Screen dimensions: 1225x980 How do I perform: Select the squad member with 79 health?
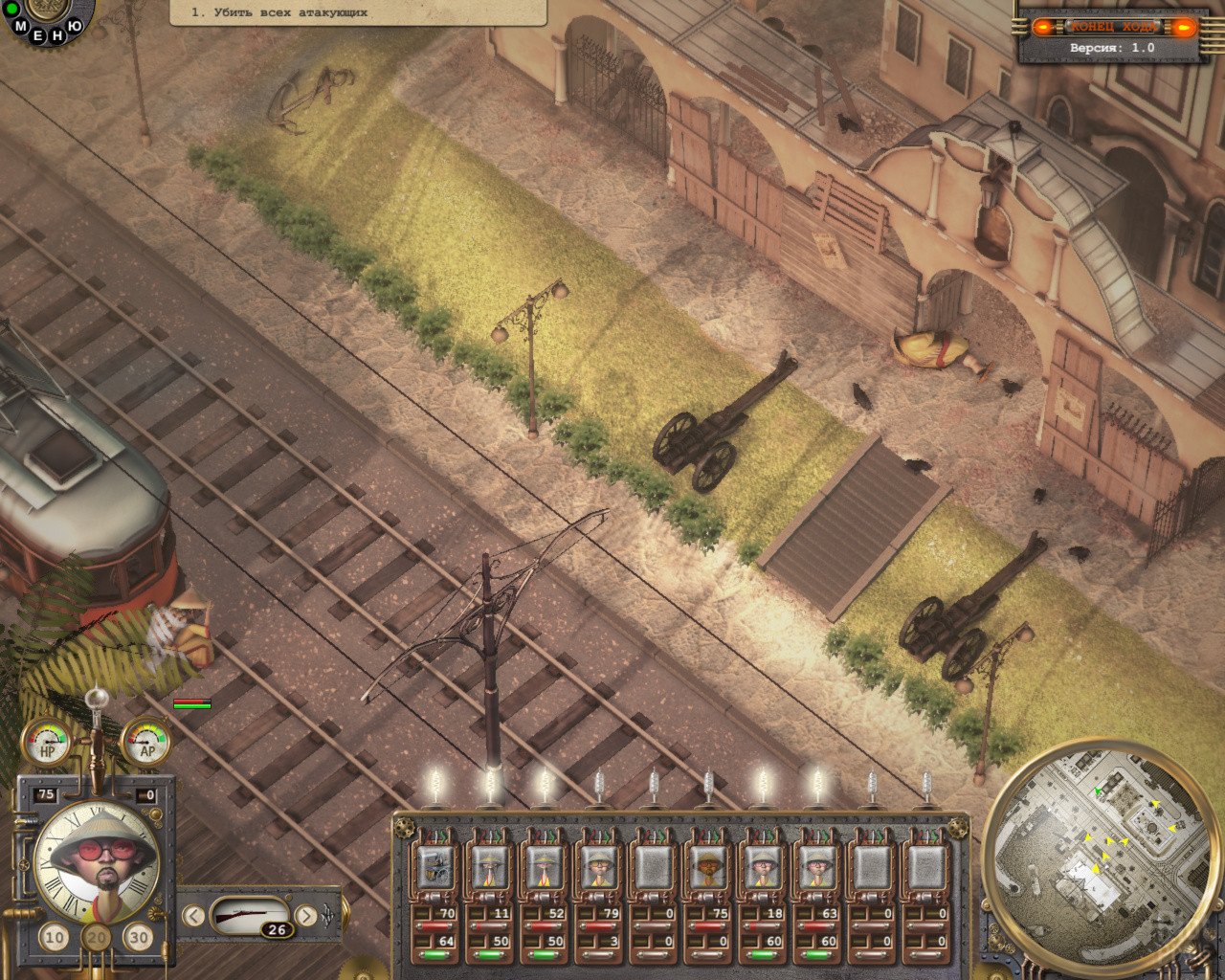[599, 867]
